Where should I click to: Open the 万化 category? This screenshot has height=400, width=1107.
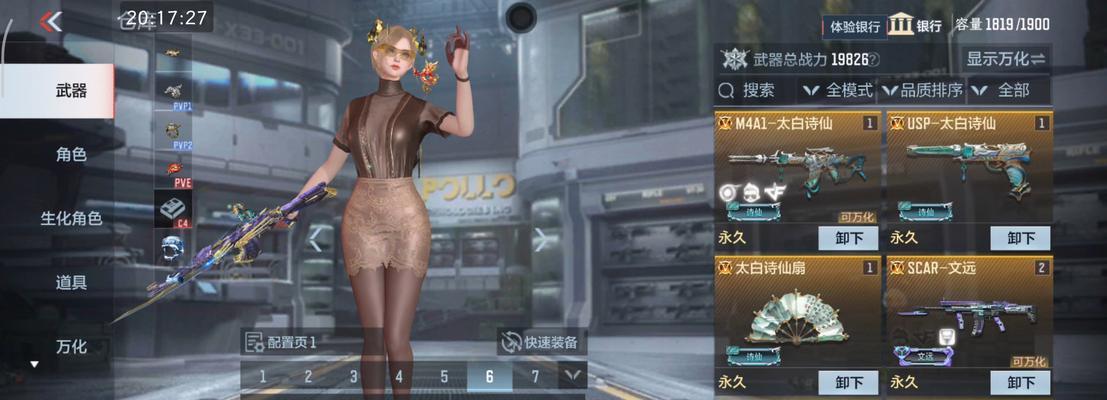[71, 347]
